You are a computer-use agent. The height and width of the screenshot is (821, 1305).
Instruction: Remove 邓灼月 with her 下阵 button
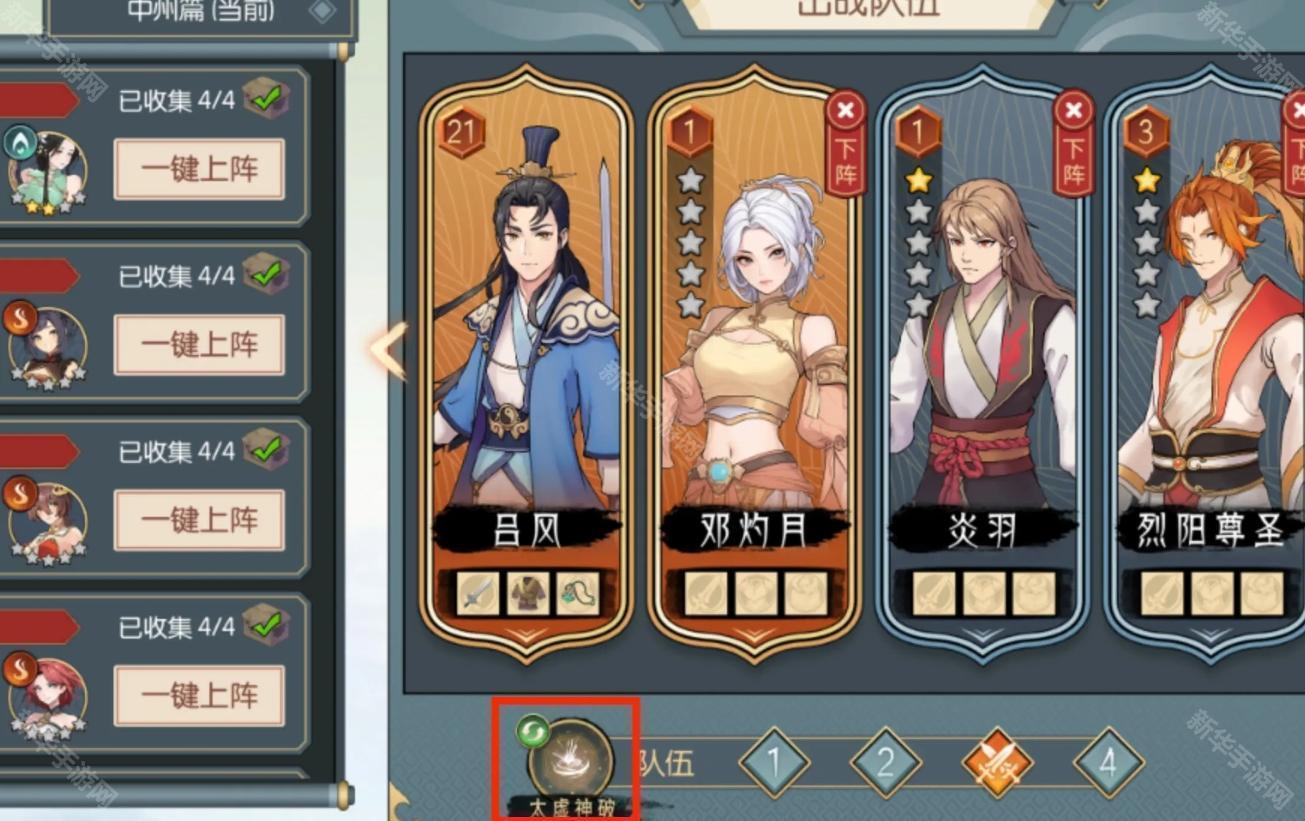coord(846,143)
